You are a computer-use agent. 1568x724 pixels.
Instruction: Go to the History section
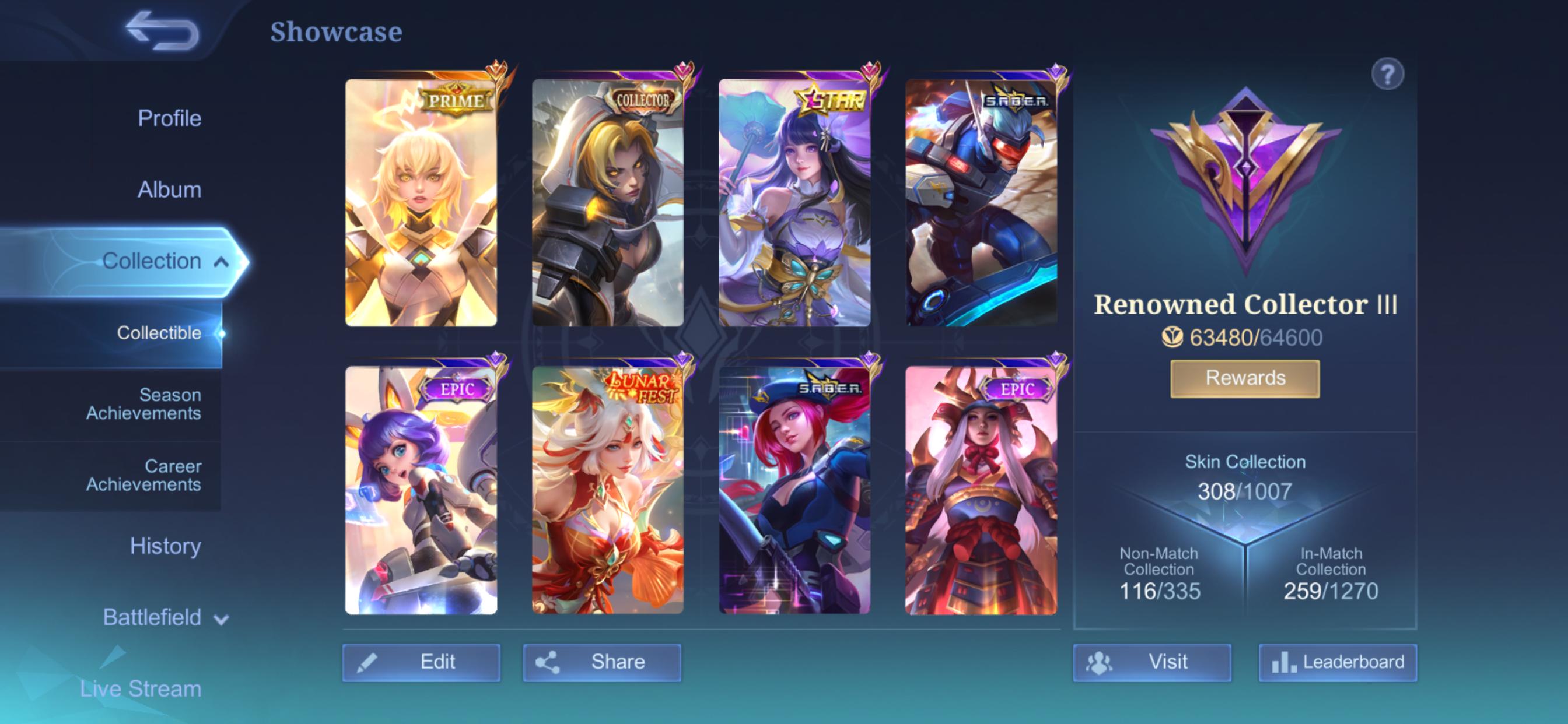(x=164, y=546)
